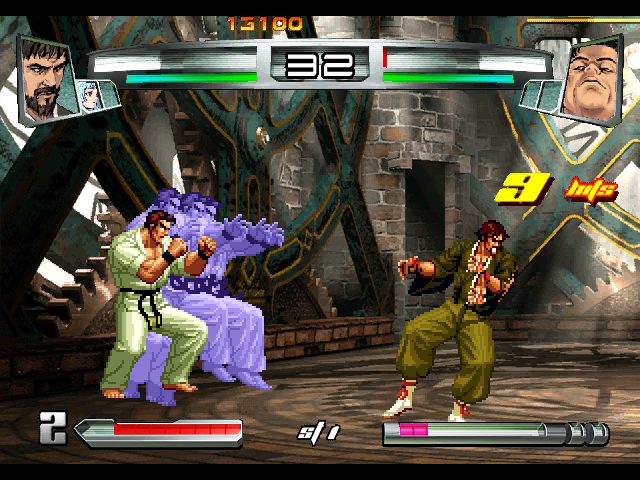This screenshot has width=640, height=480.
Task: Select the bearded fighter portrait
Action: coord(46,75)
